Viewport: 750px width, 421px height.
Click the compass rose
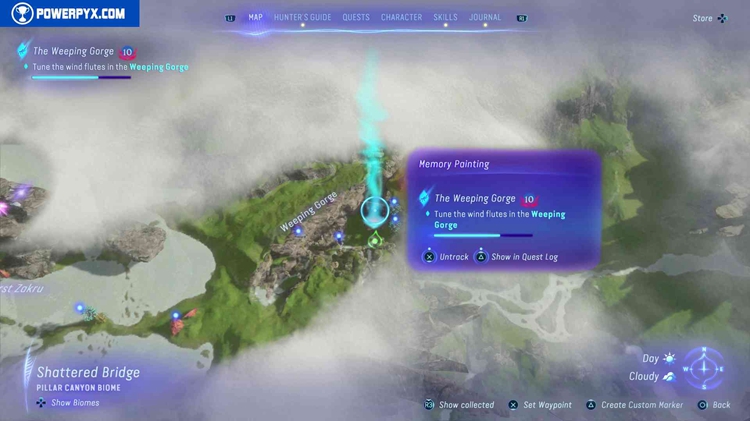coord(705,367)
